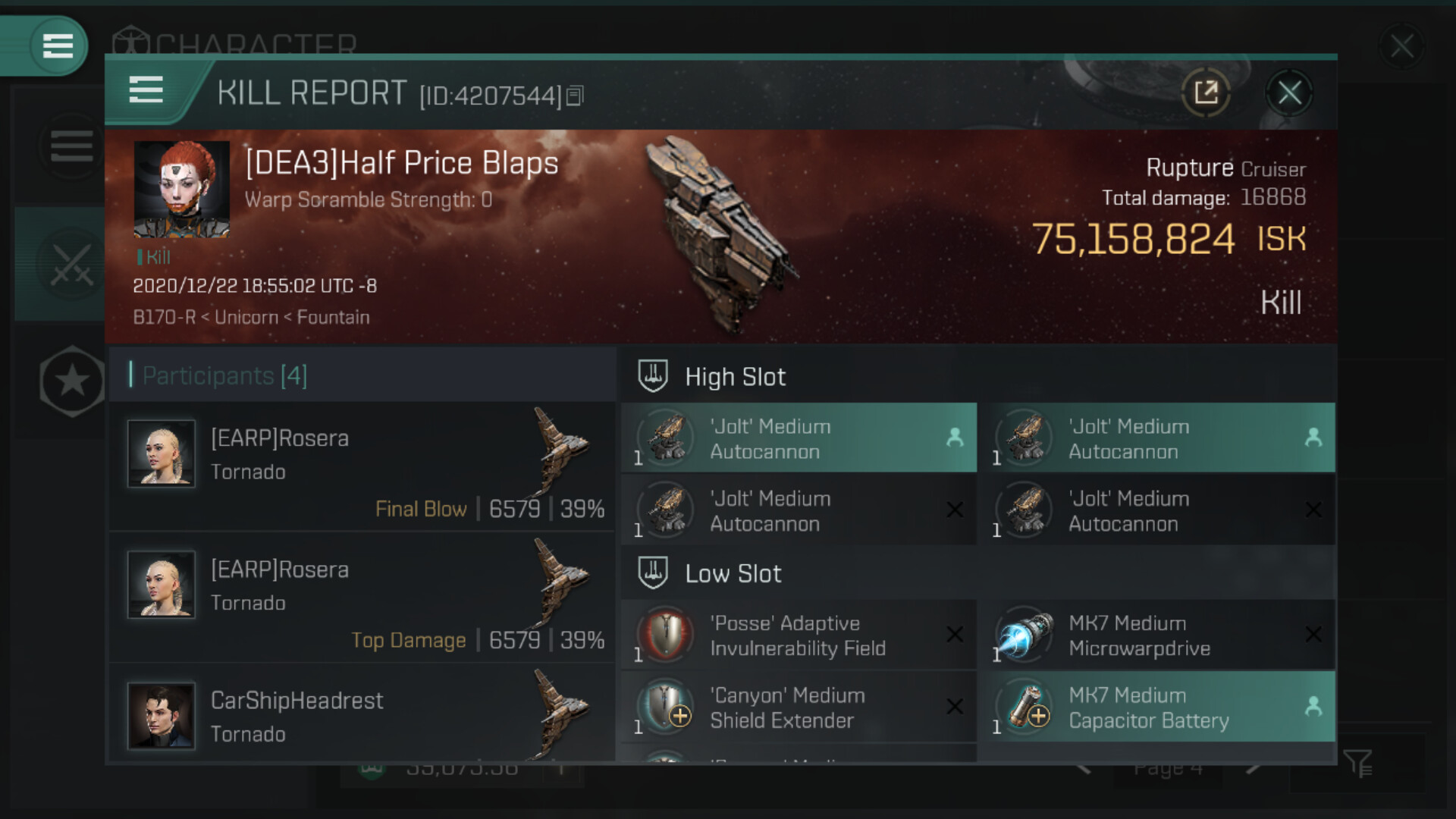Select the MK7 Medium Microwarpdrive module
The image size is (1456, 819).
[1157, 635]
